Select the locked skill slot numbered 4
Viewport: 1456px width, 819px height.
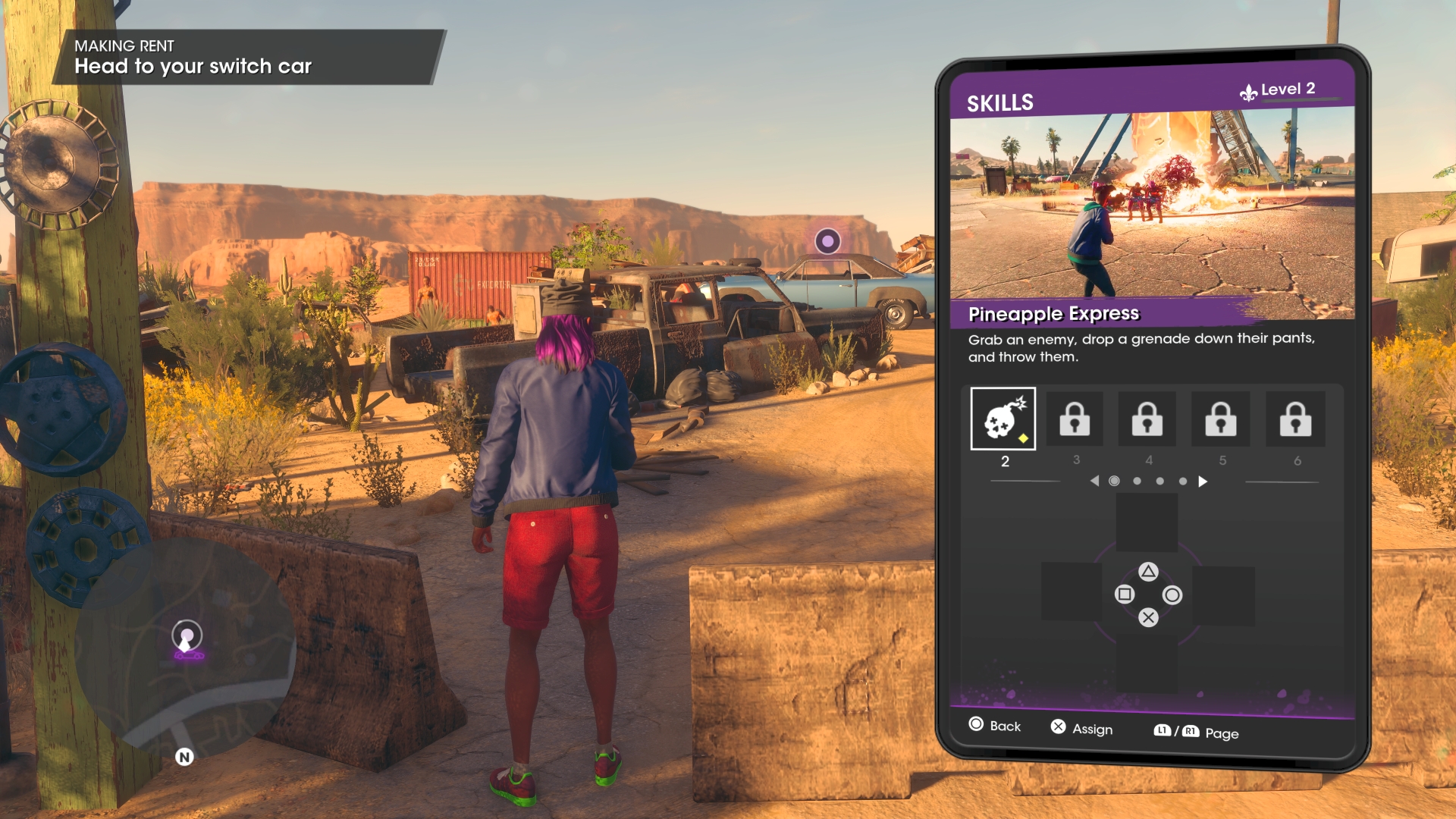point(1147,419)
